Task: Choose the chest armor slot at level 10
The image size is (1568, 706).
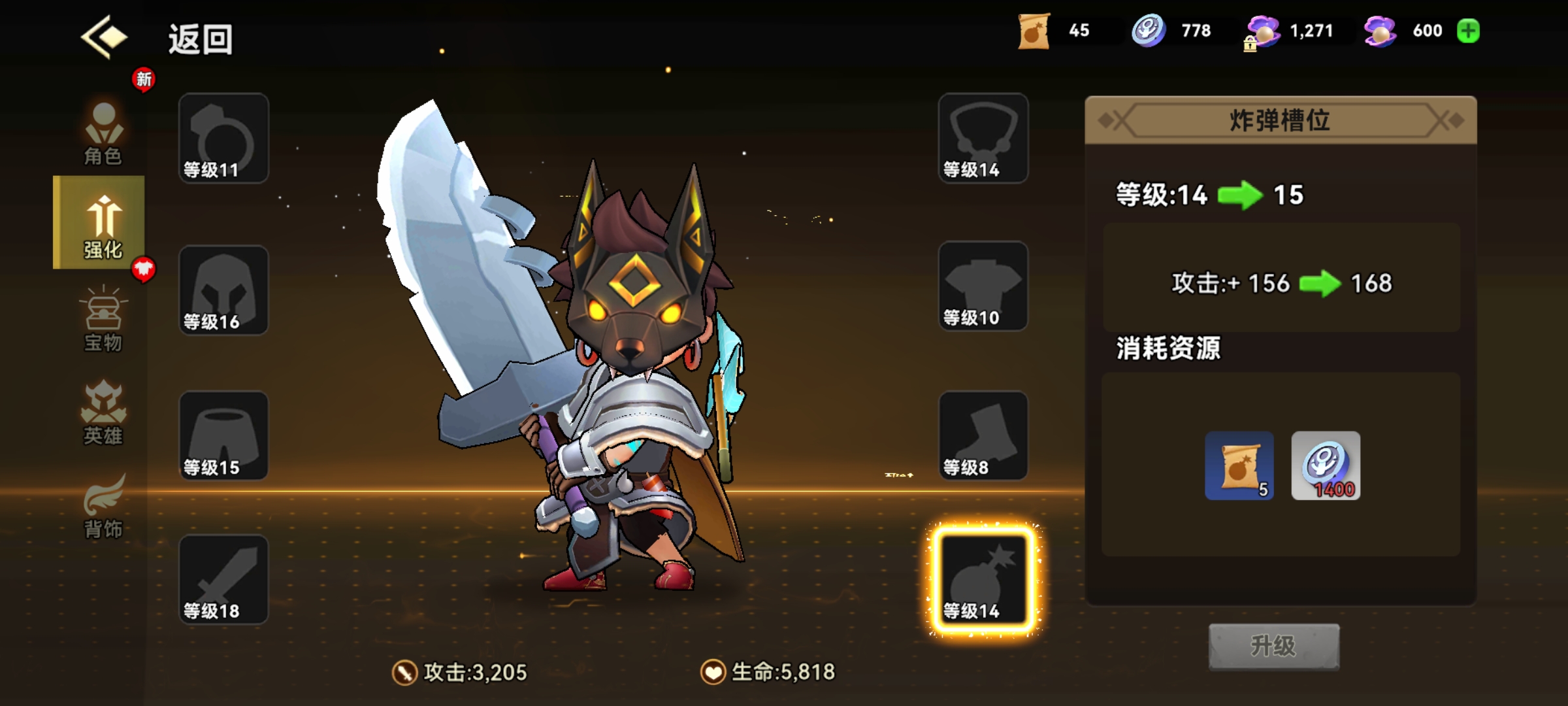Action: point(983,286)
